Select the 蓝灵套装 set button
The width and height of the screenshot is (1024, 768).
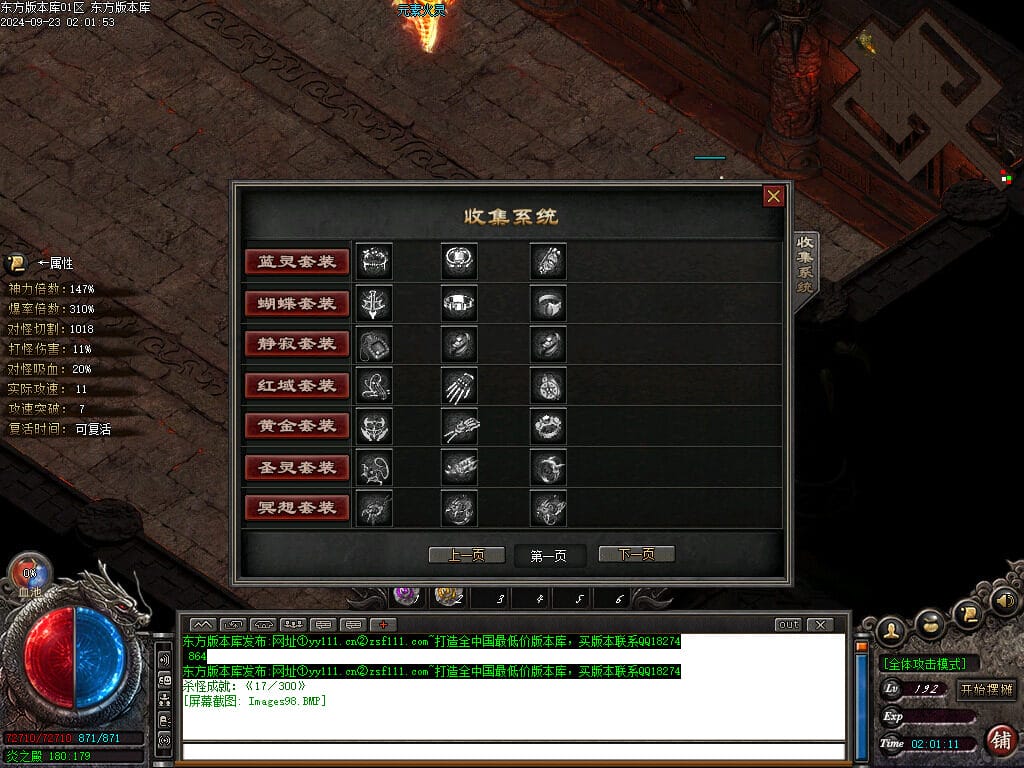tap(297, 262)
